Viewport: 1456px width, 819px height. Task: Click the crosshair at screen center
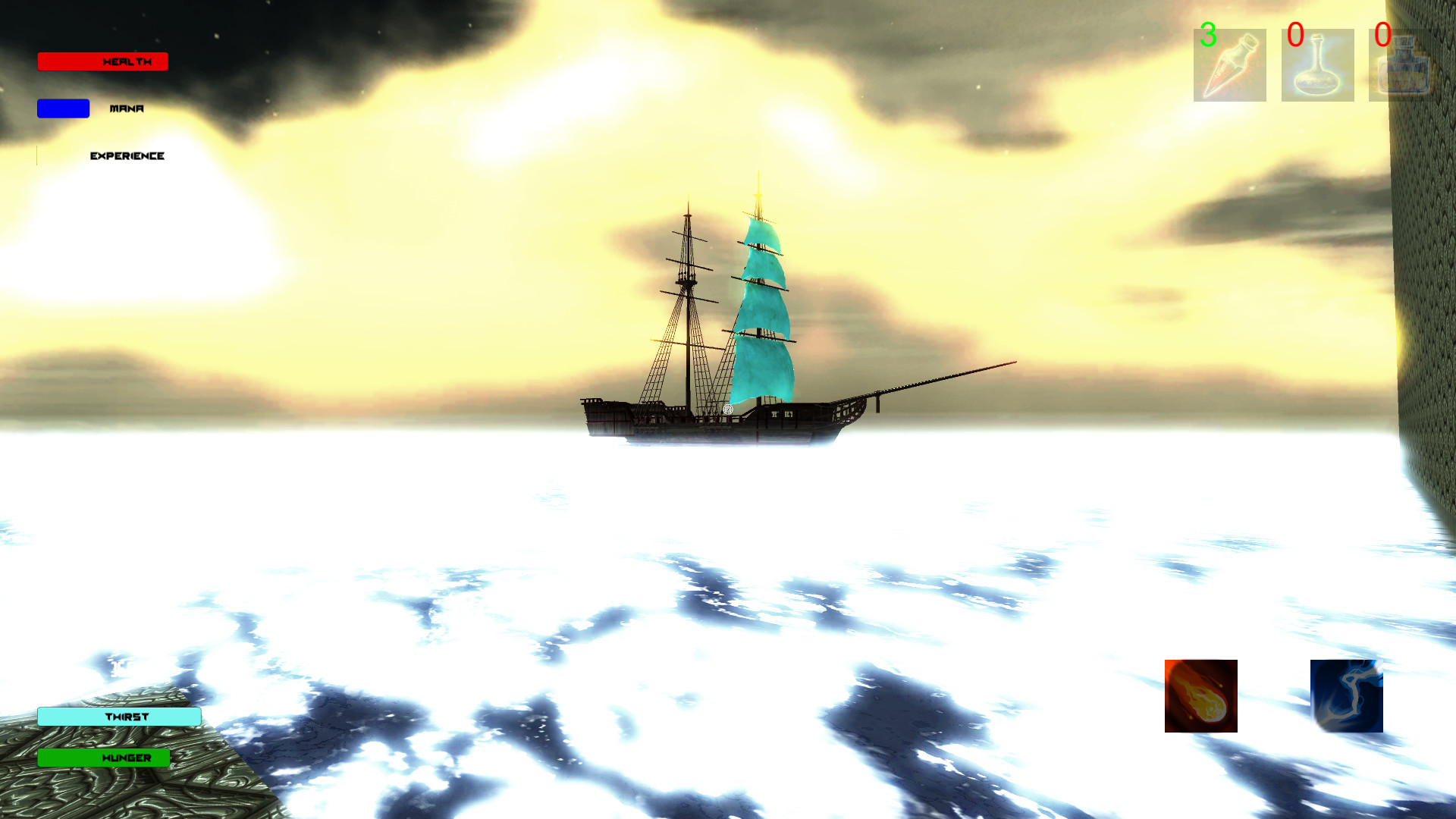click(728, 409)
